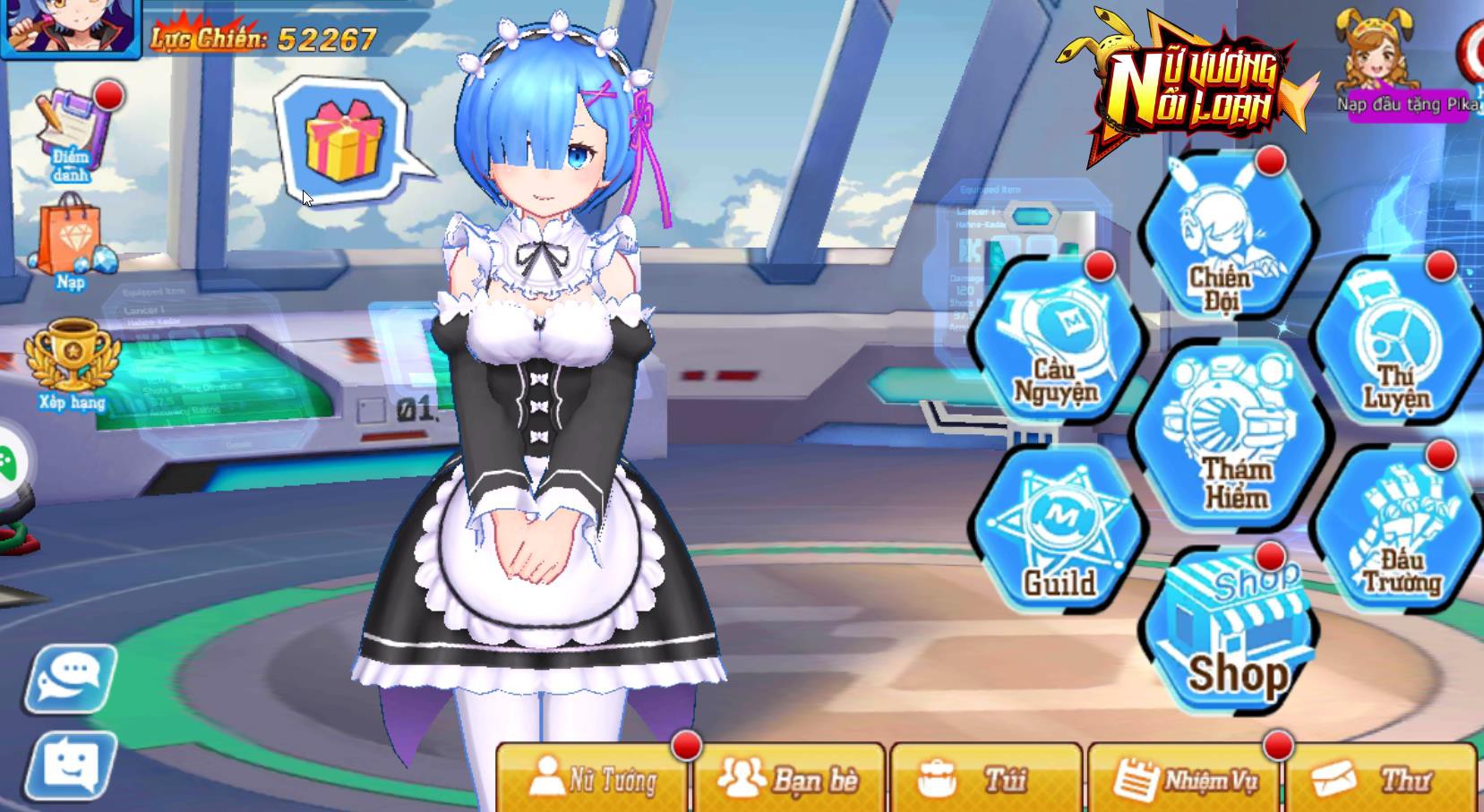
Task: Enter the Thí Luyện training mode
Action: tap(1395, 345)
